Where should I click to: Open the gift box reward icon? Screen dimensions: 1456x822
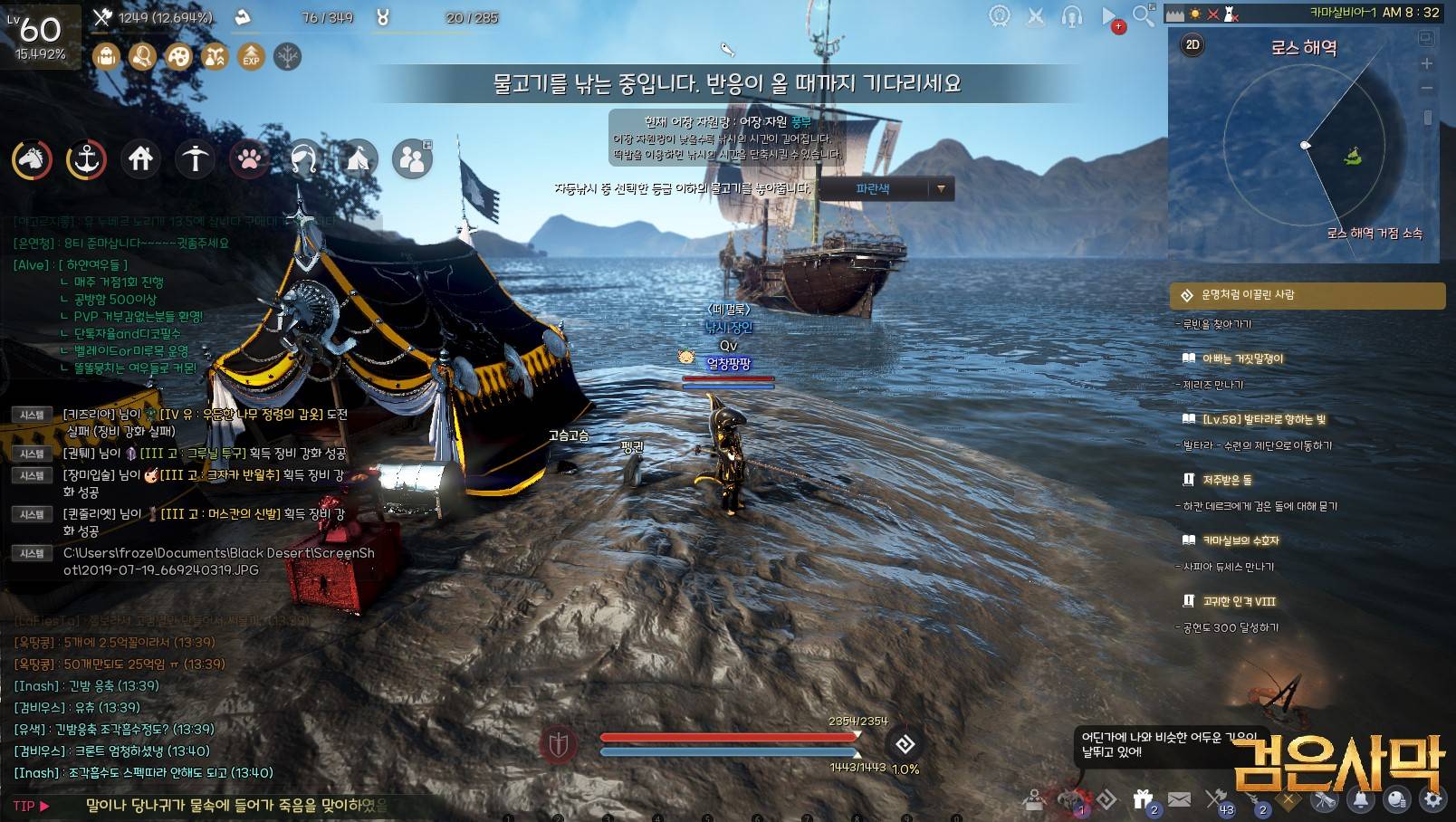(1143, 799)
